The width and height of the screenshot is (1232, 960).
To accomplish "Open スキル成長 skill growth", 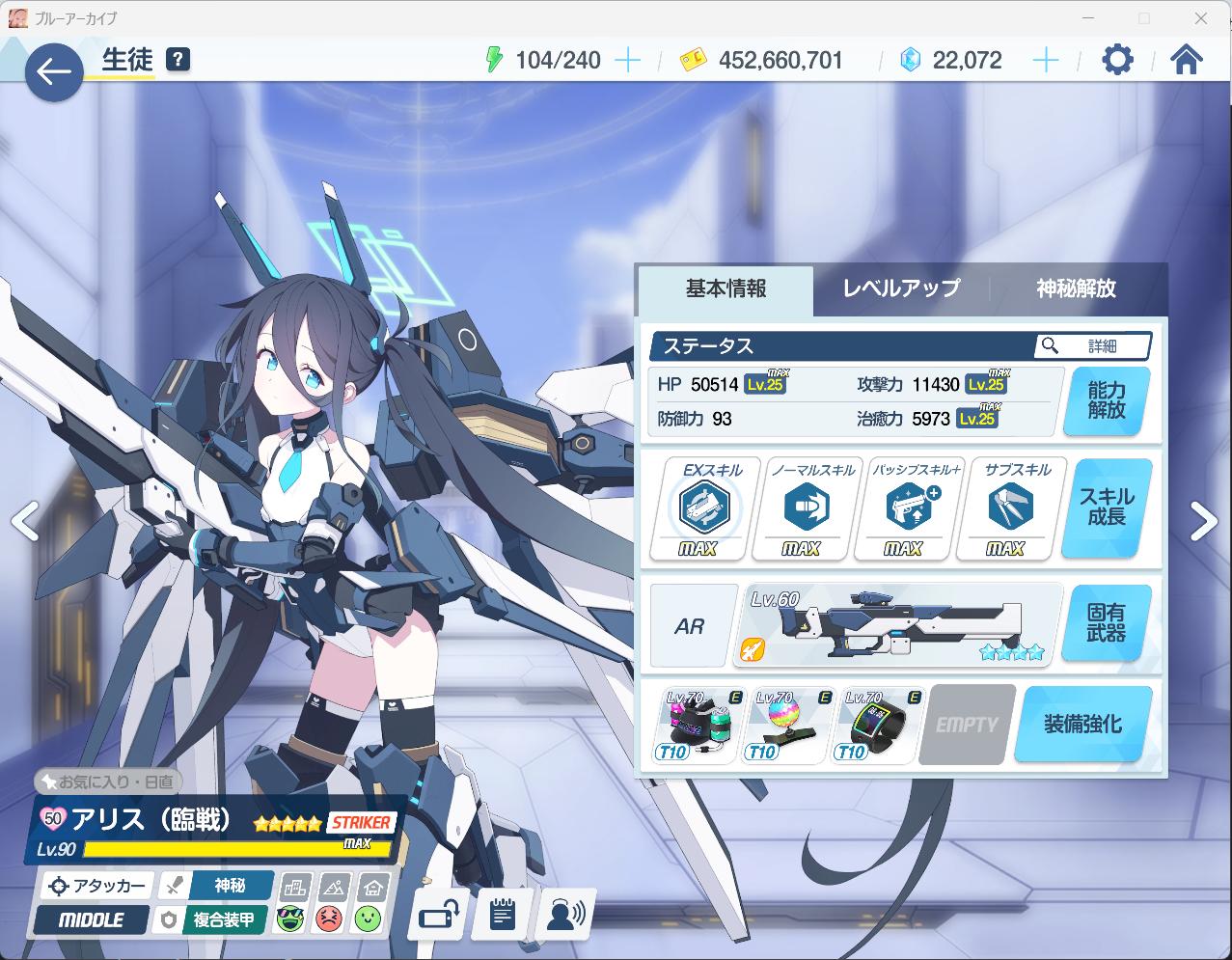I will [x=1107, y=507].
